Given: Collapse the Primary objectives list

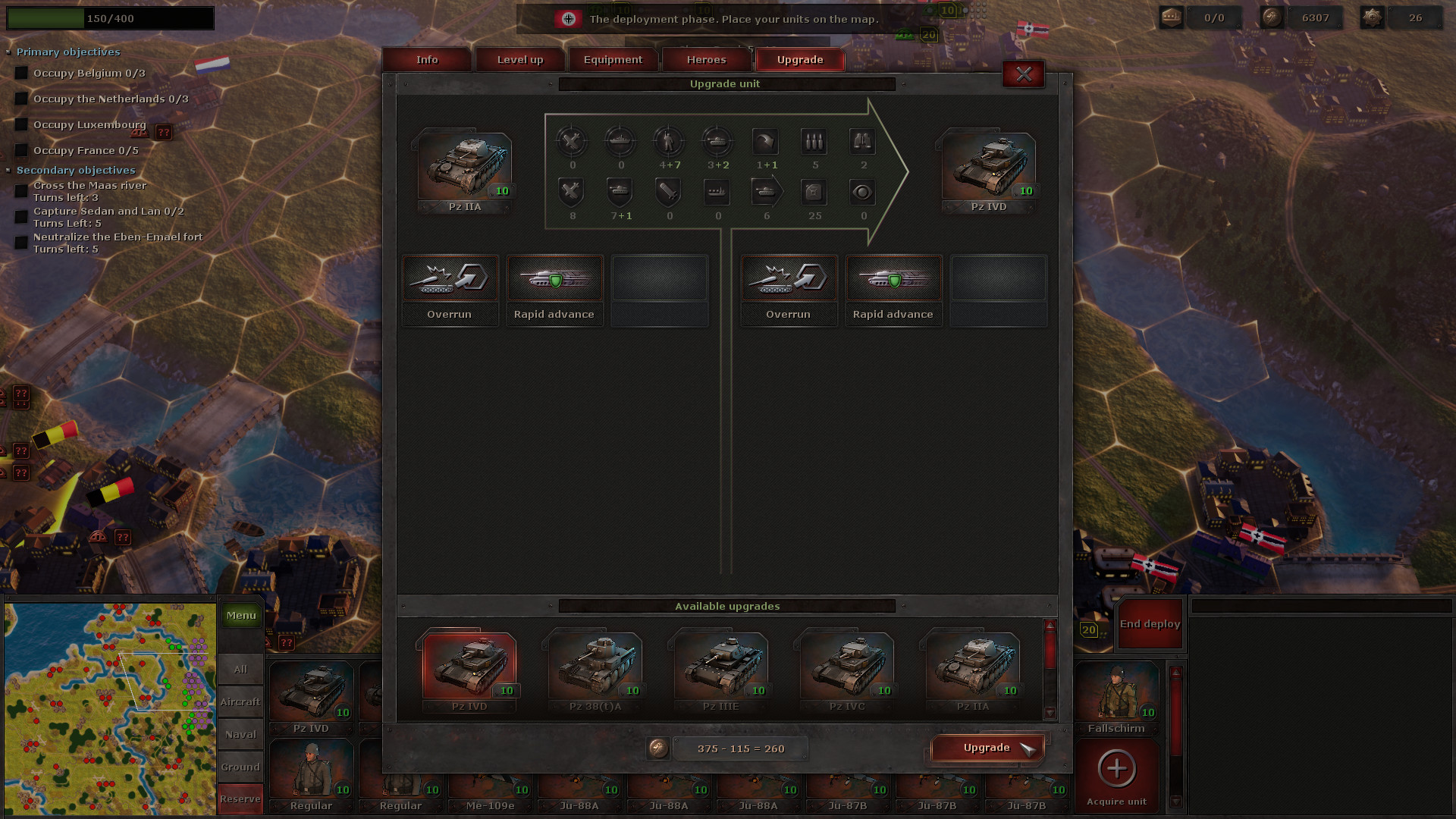Looking at the screenshot, I should pyautogui.click(x=8, y=52).
